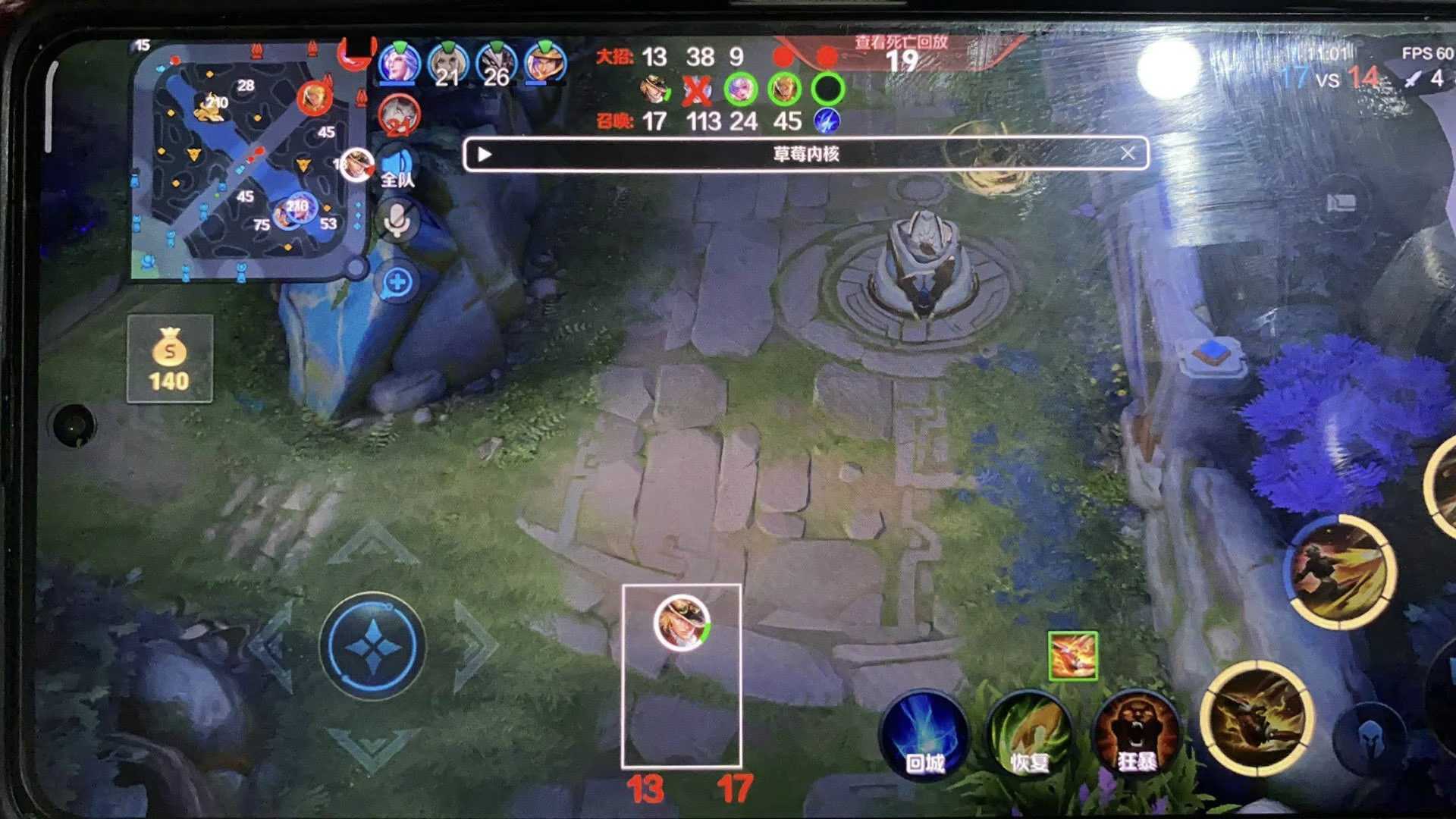Screen dimensions: 1456x819
Task: Cast the upper golden-ringed hero skill
Action: click(1341, 572)
